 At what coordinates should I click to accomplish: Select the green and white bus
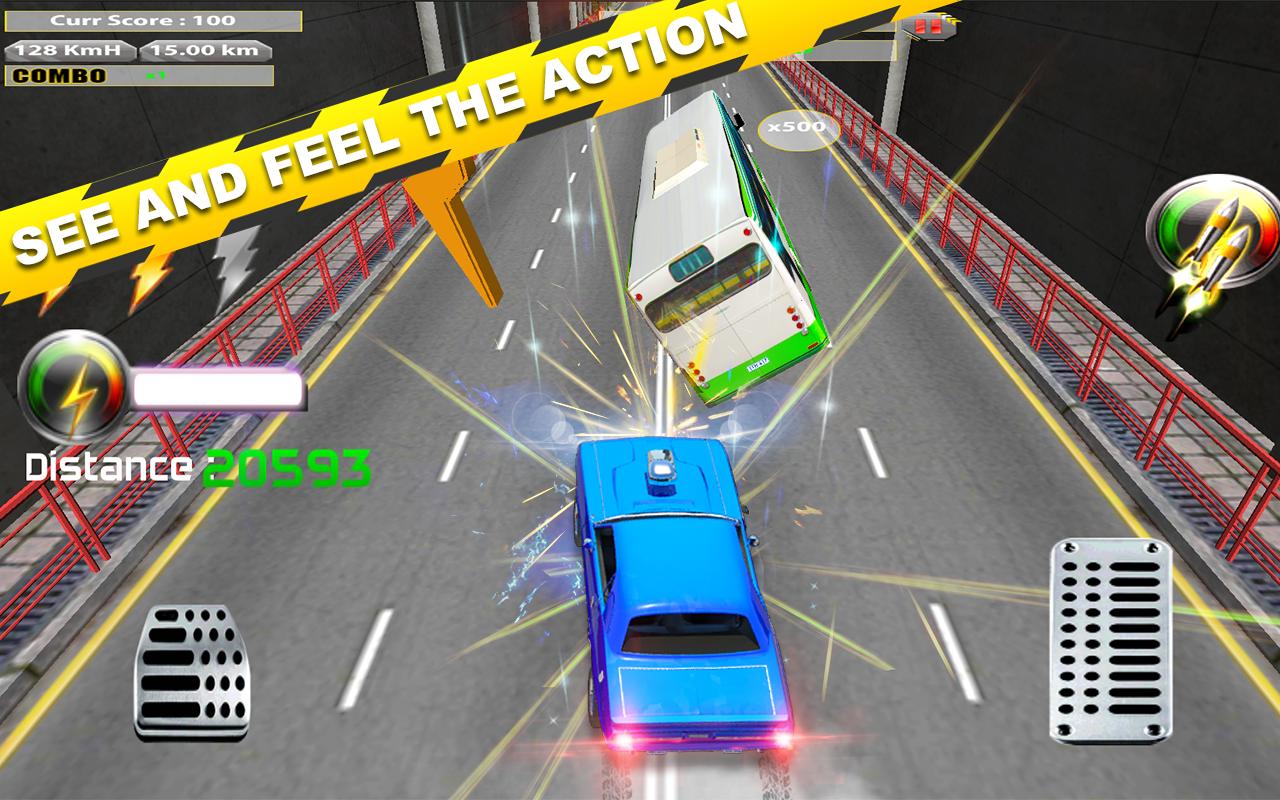tap(720, 250)
